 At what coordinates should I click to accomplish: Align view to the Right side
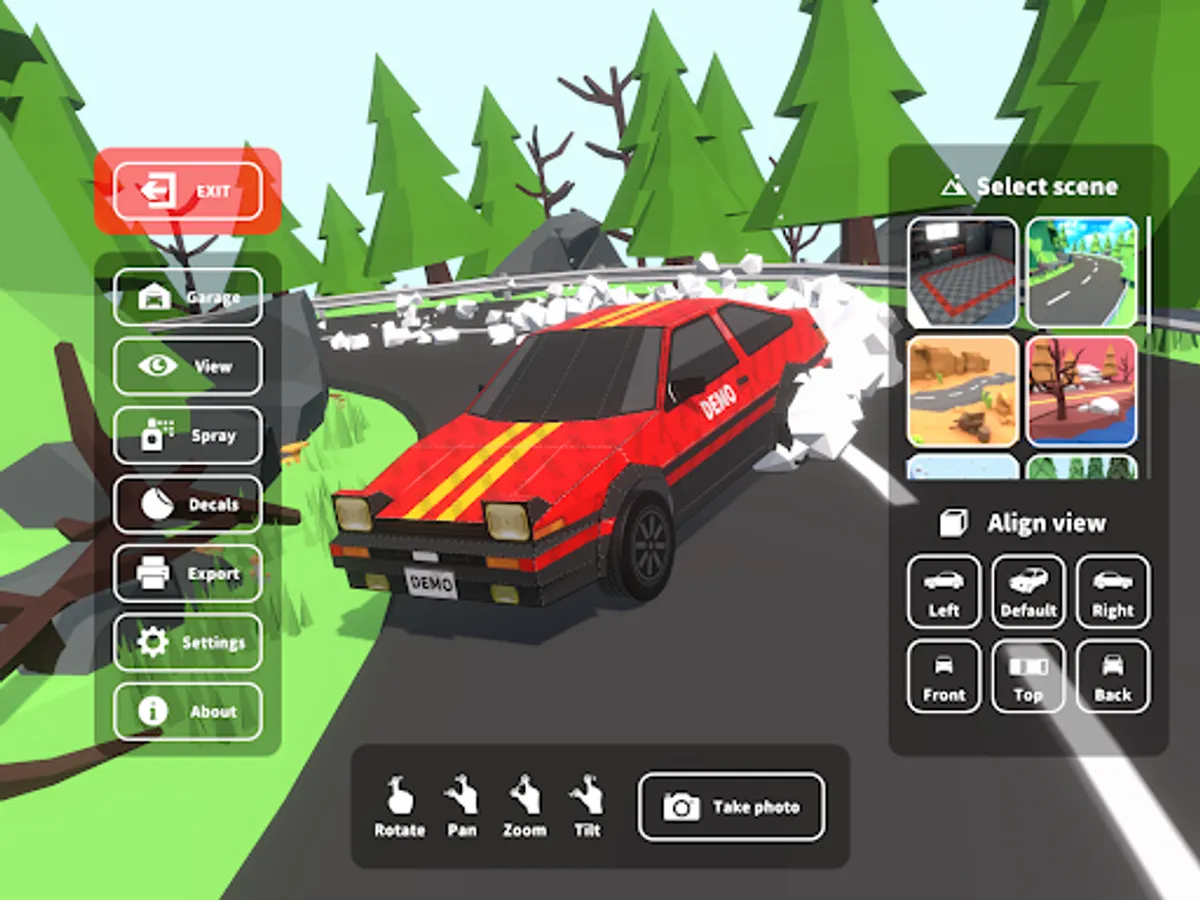pos(1113,592)
